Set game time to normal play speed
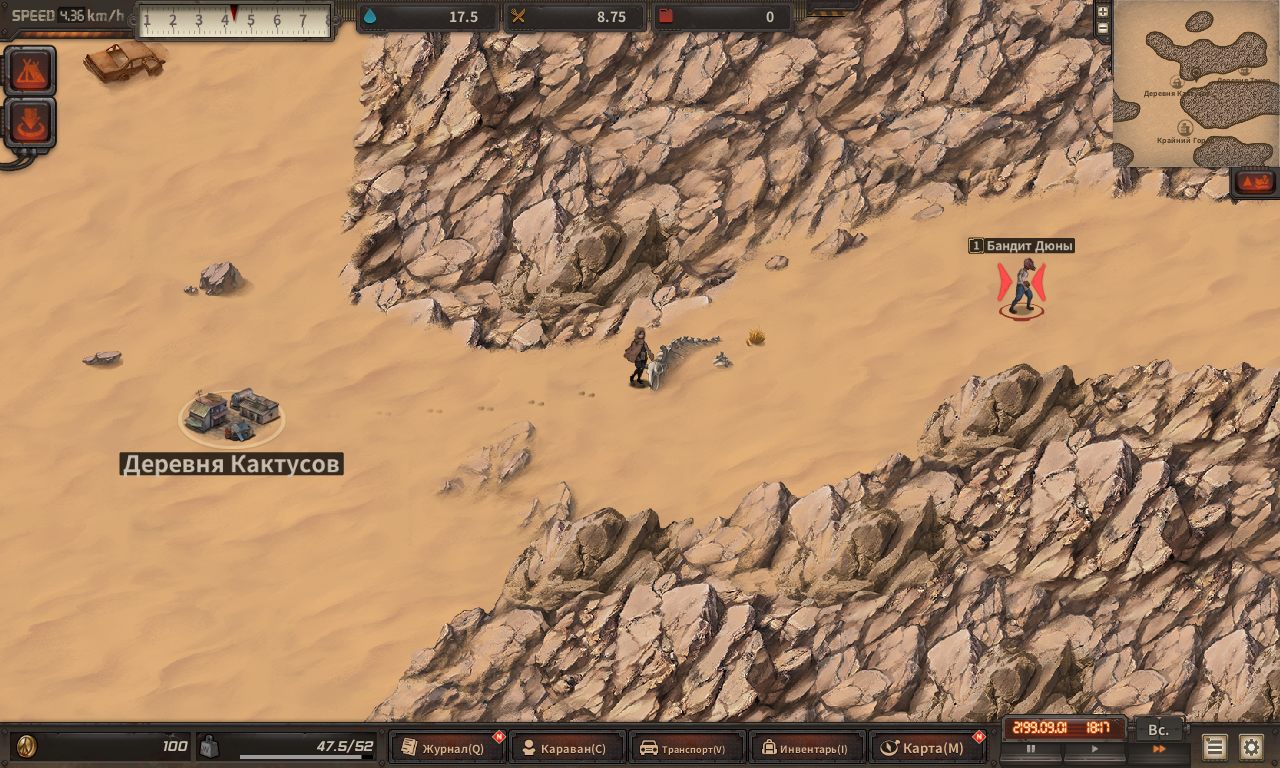 pos(1094,749)
